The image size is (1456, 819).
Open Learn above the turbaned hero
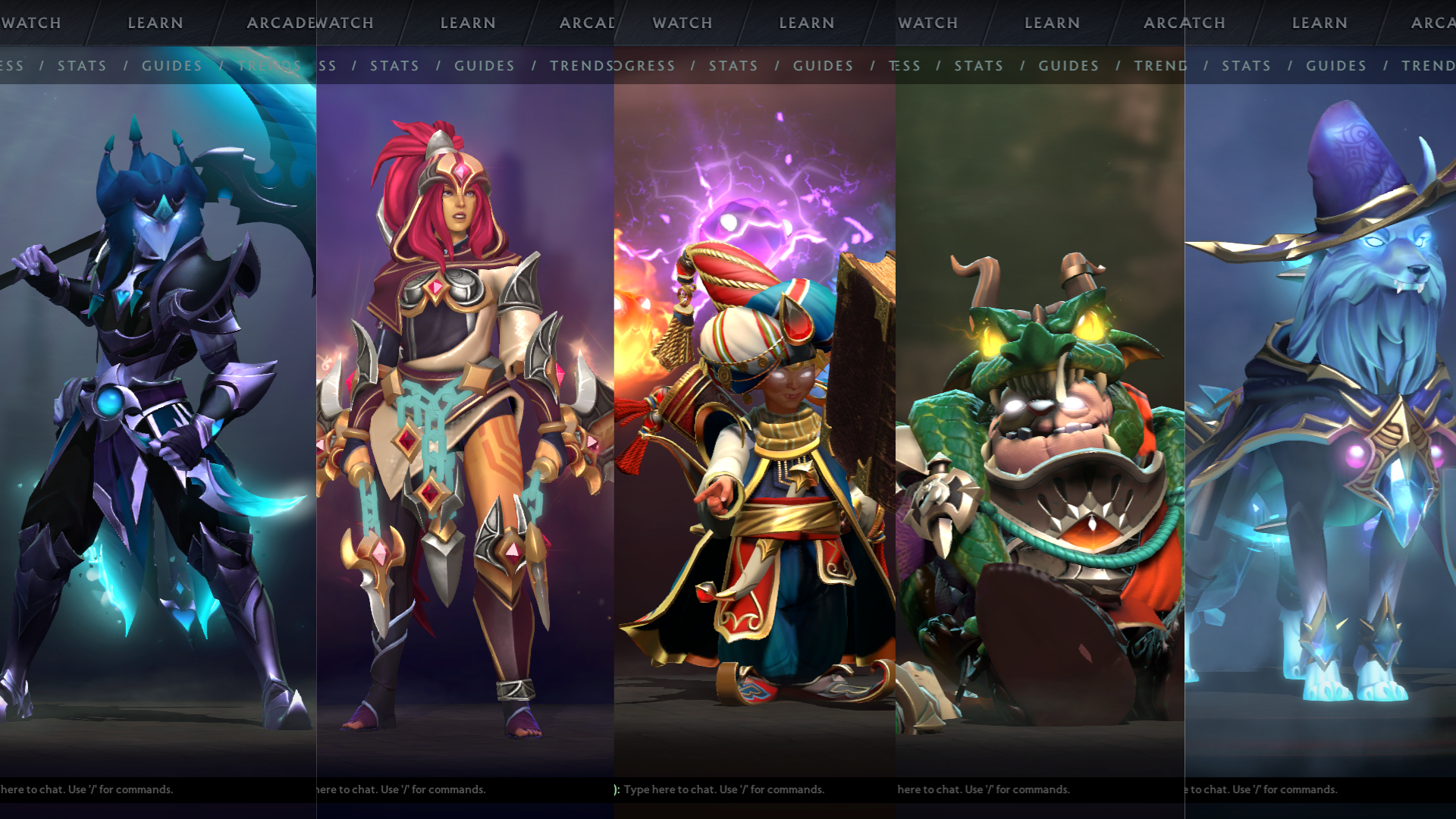point(806,23)
